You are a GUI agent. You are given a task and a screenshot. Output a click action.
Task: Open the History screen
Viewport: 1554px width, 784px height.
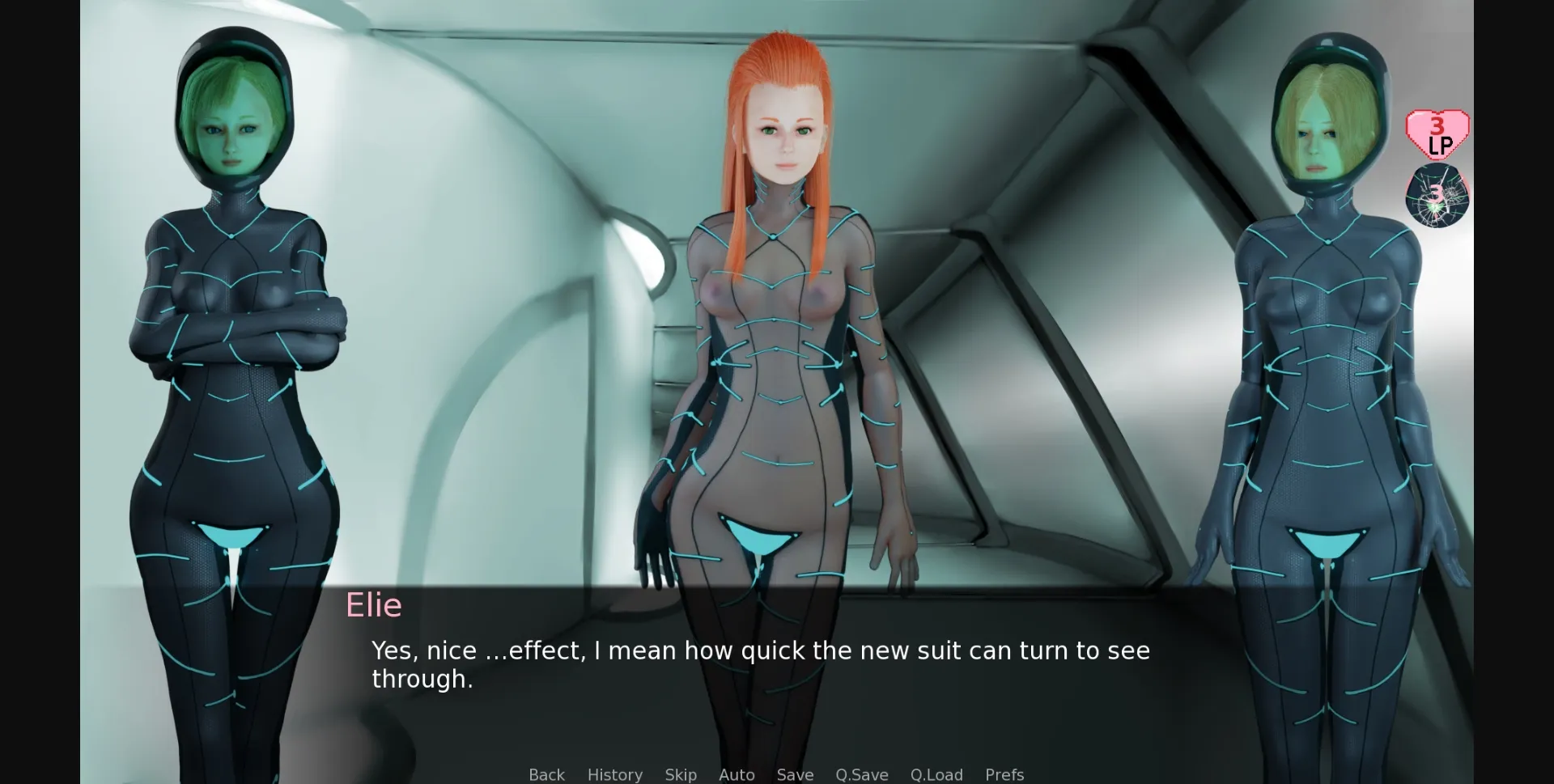pyautogui.click(x=614, y=774)
